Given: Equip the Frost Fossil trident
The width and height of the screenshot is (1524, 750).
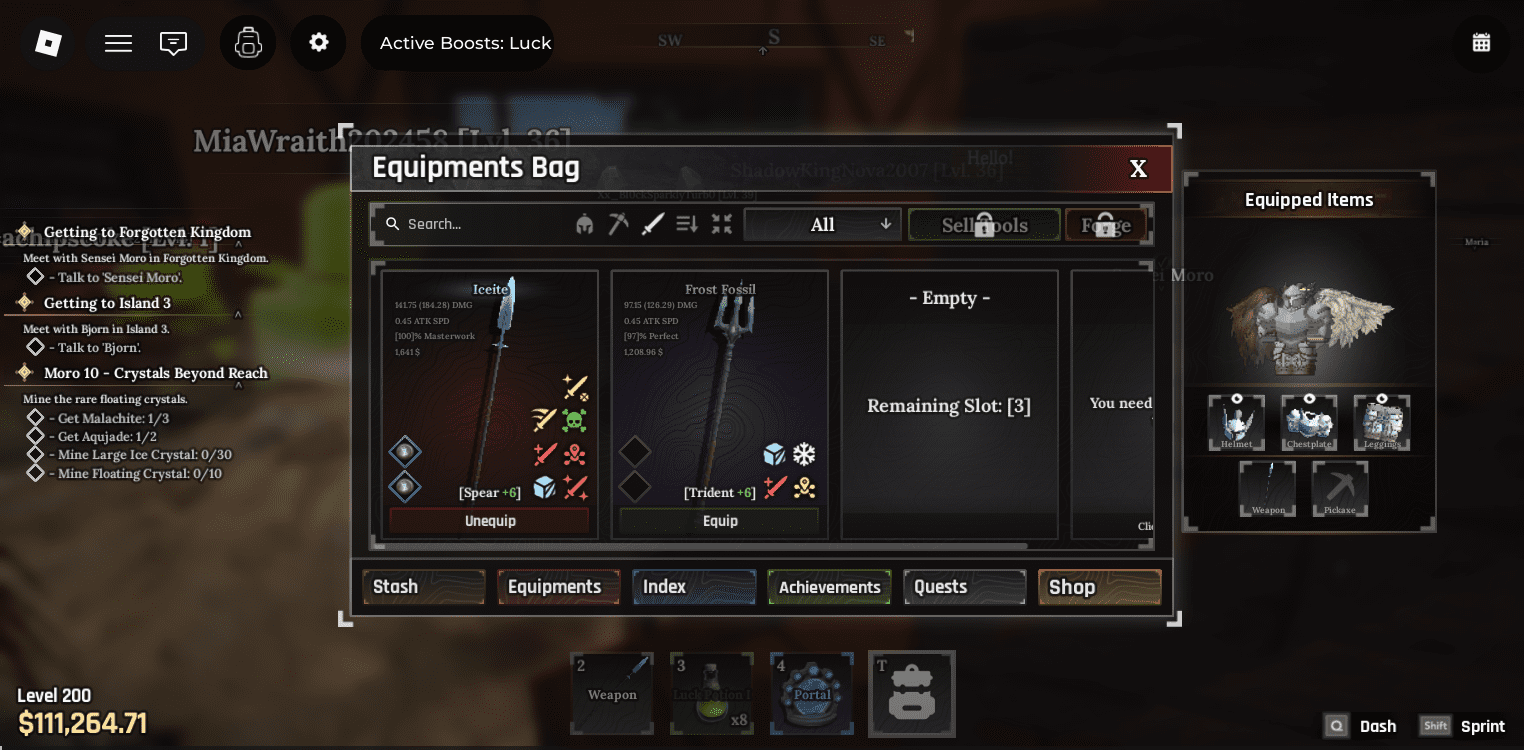Looking at the screenshot, I should (x=720, y=521).
